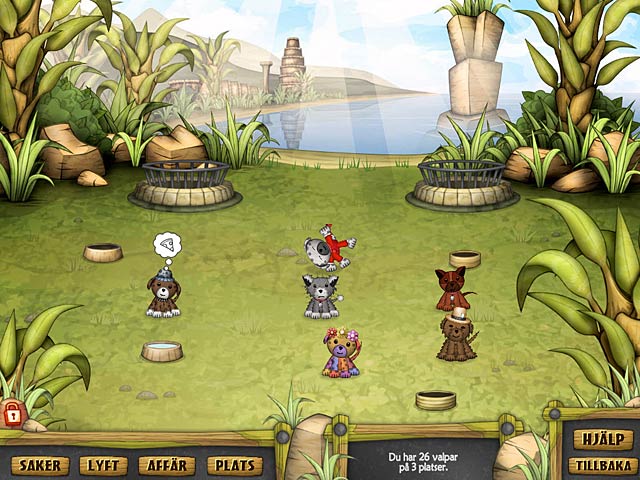The height and width of the screenshot is (480, 640).
Task: Open the SAKER items menu
Action: point(40,465)
